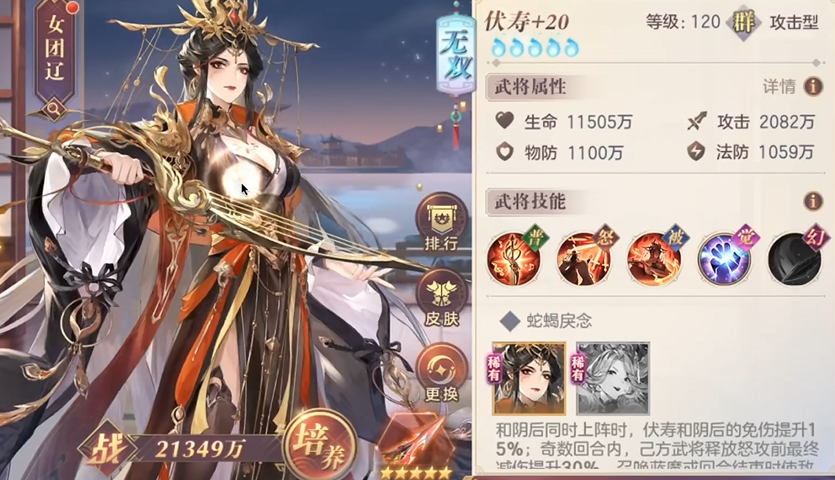Image resolution: width=835 pixels, height=480 pixels.
Task: Choose the greyed-out bond partner portrait
Action: [612, 378]
